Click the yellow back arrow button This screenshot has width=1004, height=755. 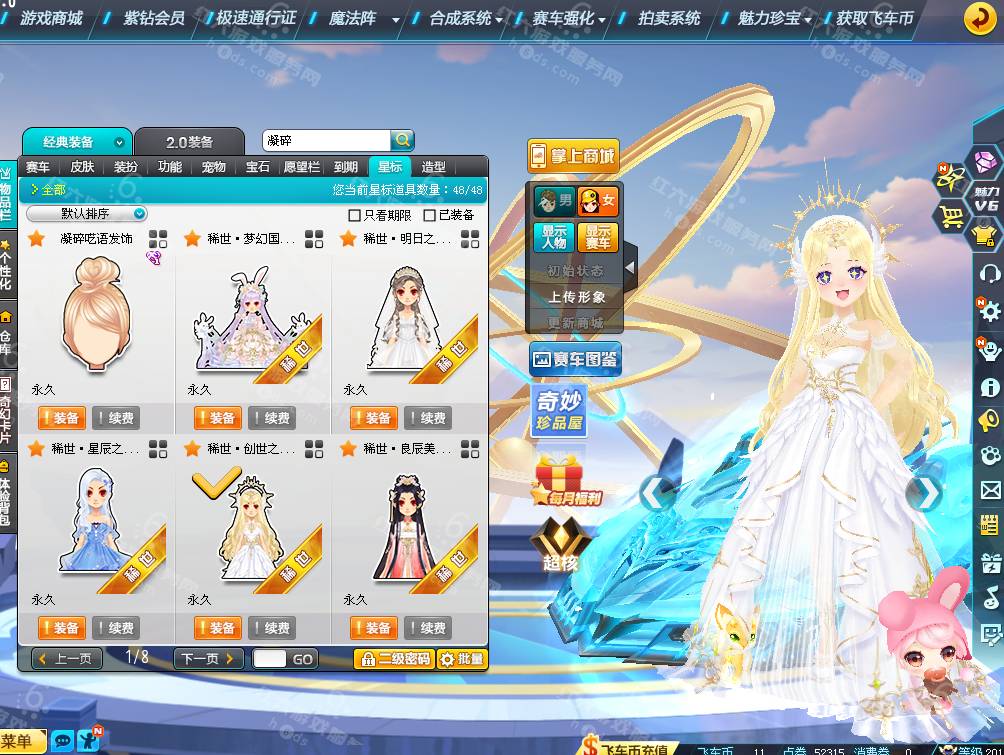(x=979, y=18)
